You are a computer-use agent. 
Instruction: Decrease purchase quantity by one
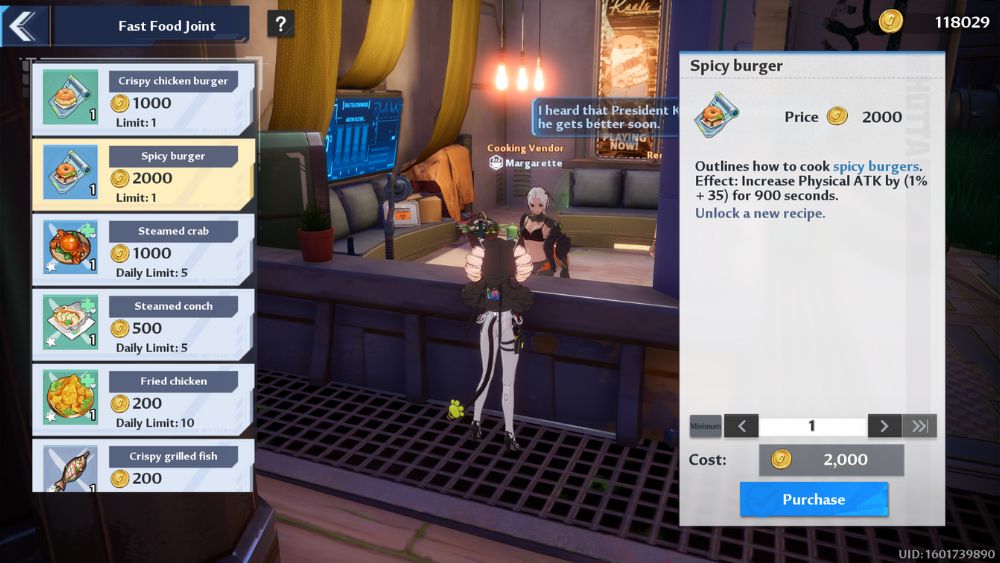click(x=741, y=426)
